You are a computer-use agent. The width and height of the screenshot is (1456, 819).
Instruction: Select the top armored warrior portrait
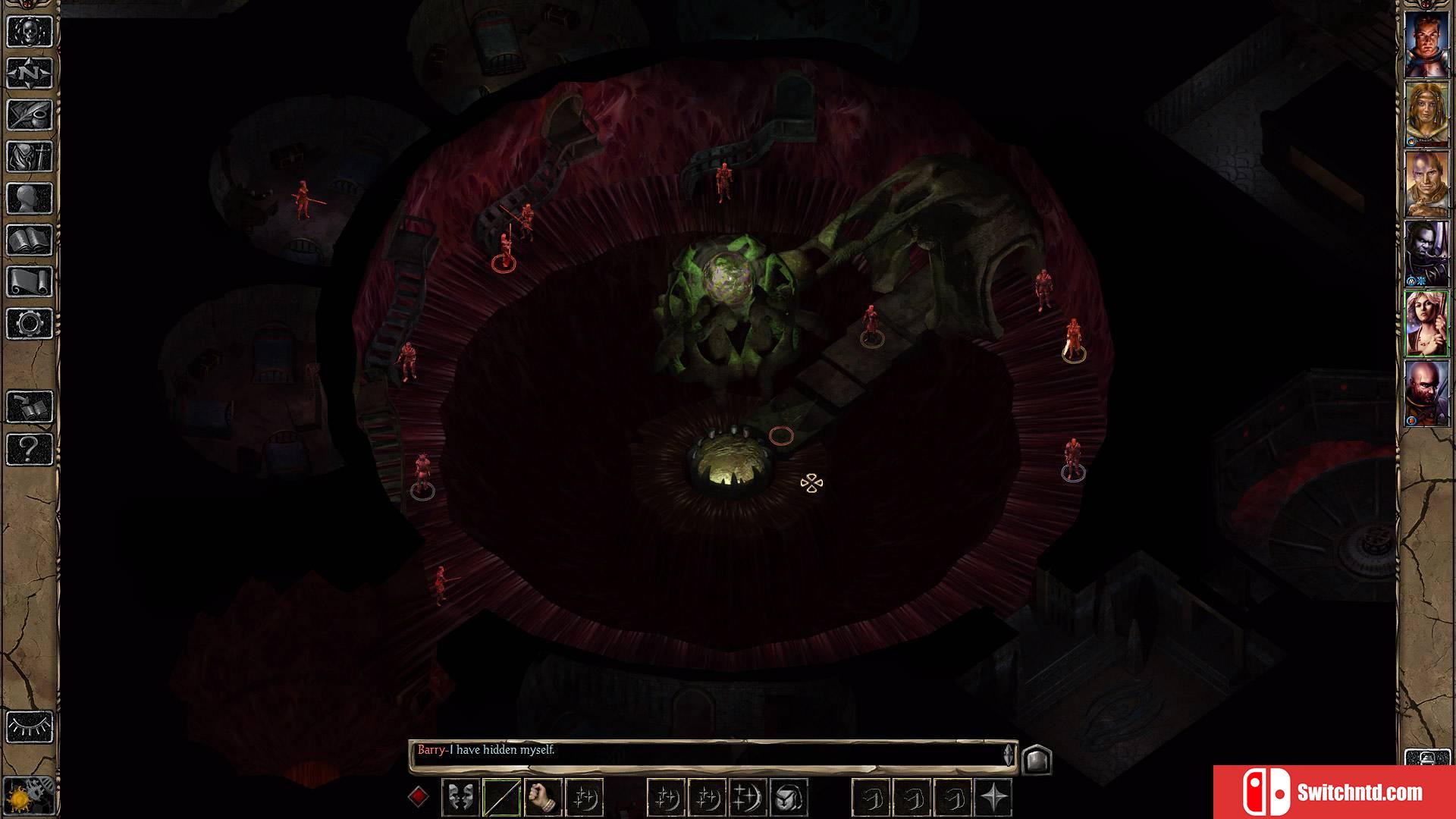click(x=1426, y=44)
